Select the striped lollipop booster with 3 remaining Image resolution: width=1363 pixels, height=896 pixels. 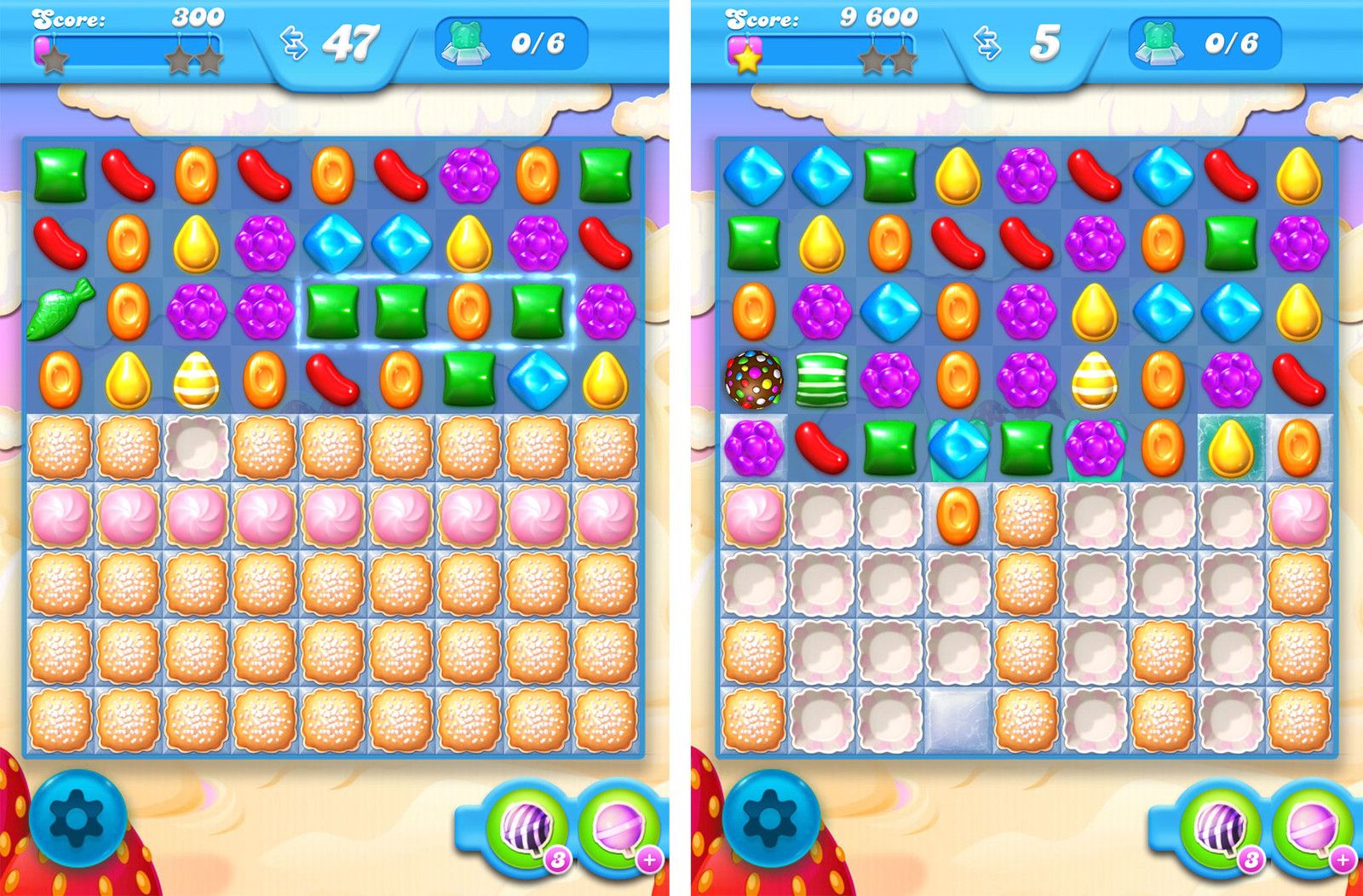click(x=526, y=830)
